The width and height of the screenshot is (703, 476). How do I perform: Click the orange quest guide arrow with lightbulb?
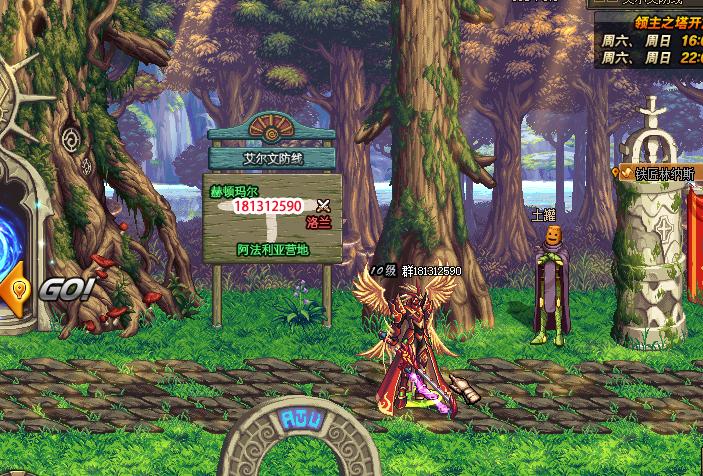16,289
